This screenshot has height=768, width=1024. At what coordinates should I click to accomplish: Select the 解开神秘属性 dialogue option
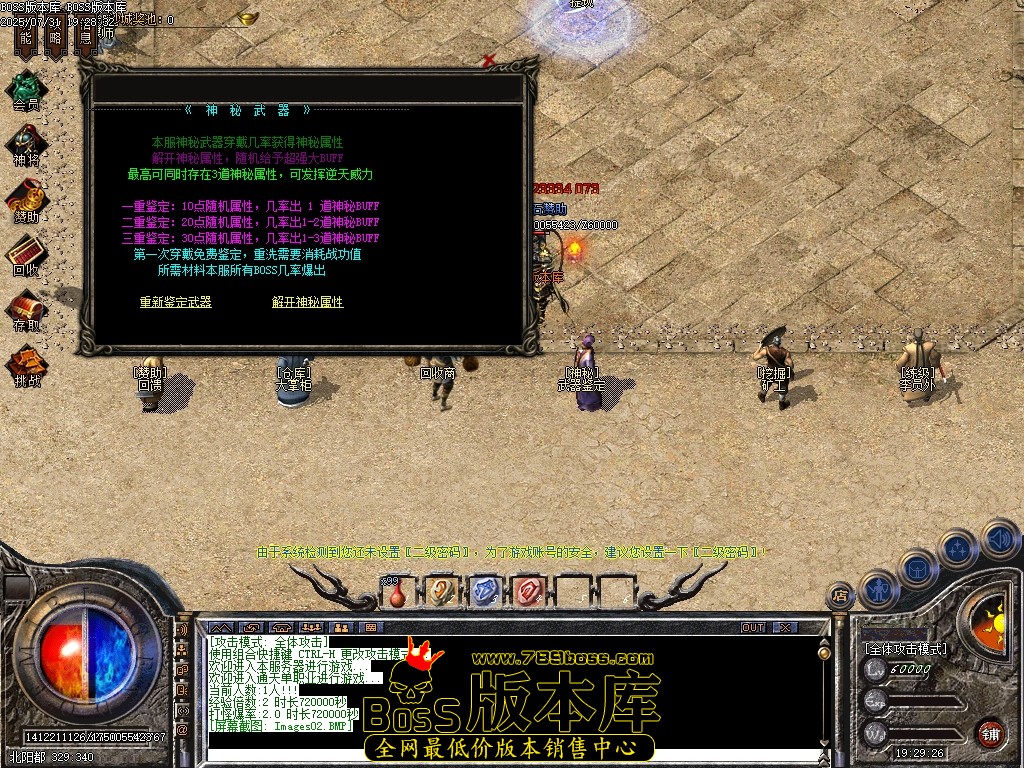pyautogui.click(x=307, y=302)
